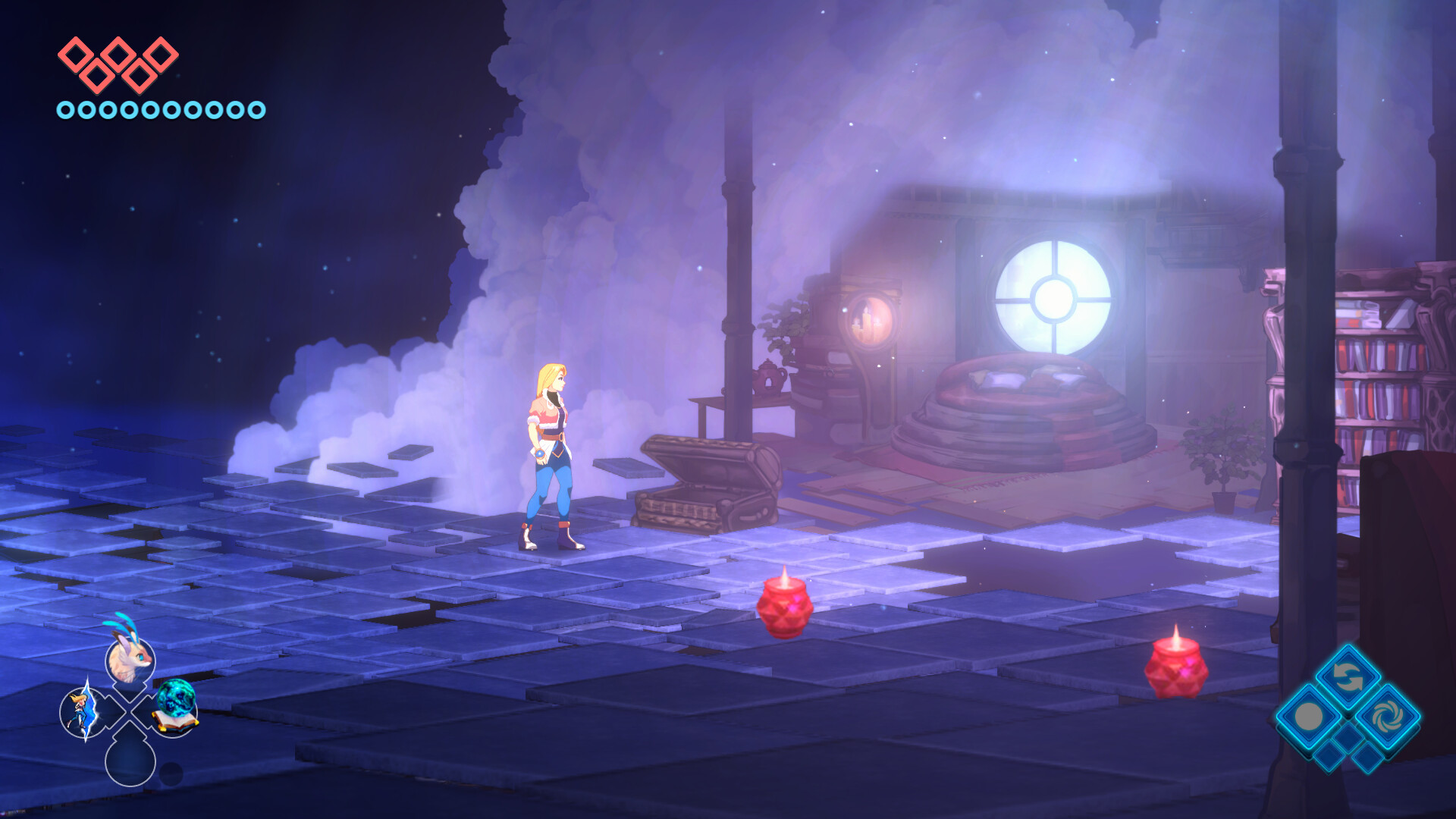Select the empty small diamond below the vortex ability
Viewport: 1456px width, 819px height.
[x=1368, y=758]
